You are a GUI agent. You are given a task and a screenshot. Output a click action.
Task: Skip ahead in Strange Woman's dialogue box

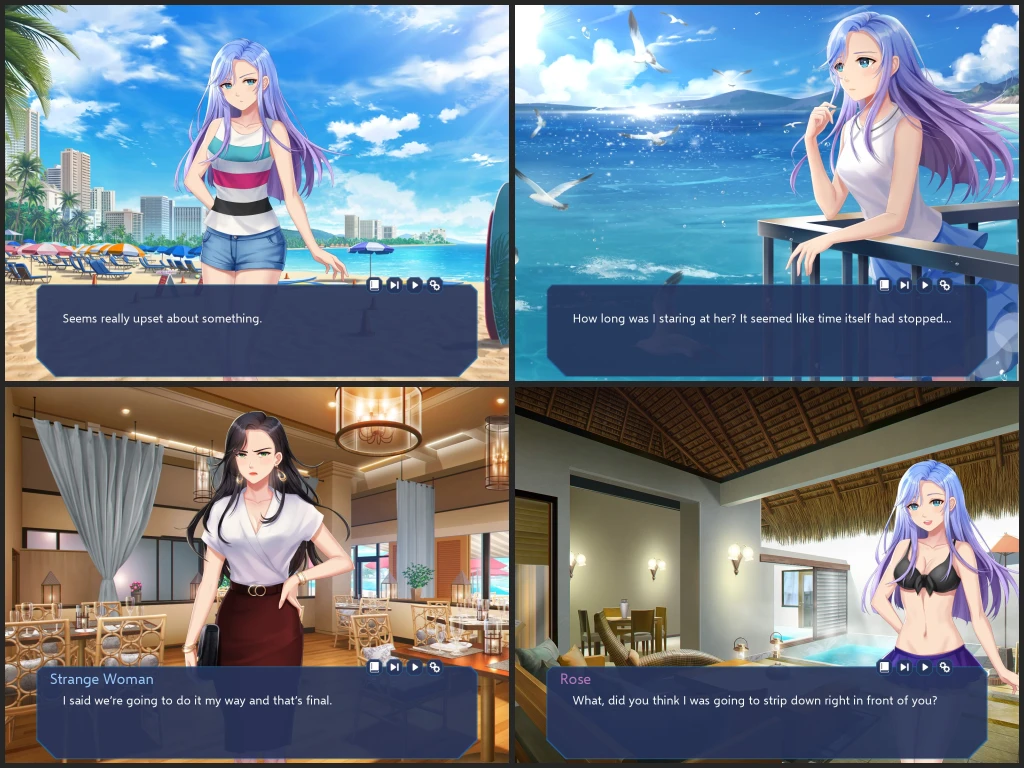point(395,667)
